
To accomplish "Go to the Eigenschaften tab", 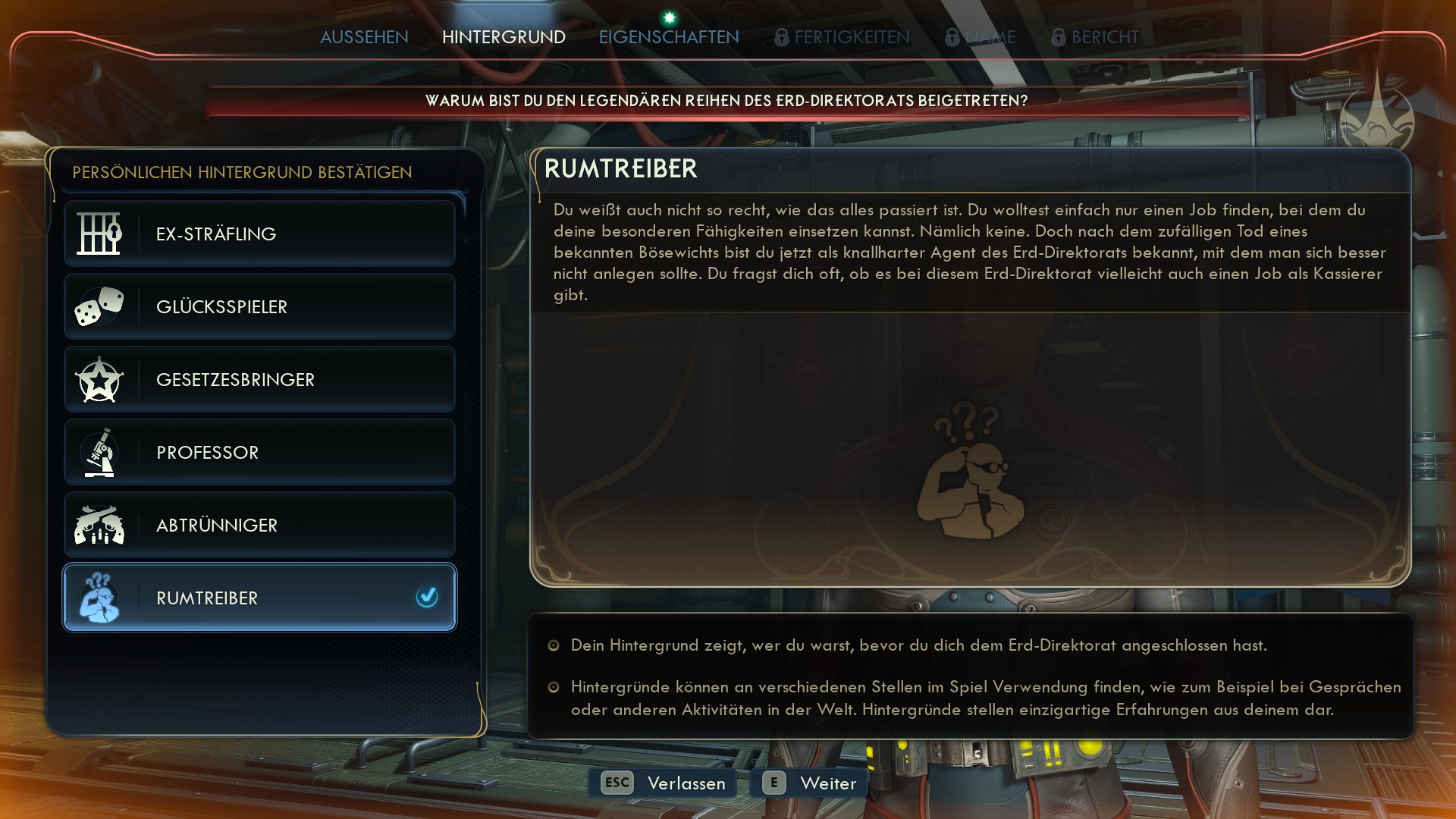I will point(668,37).
